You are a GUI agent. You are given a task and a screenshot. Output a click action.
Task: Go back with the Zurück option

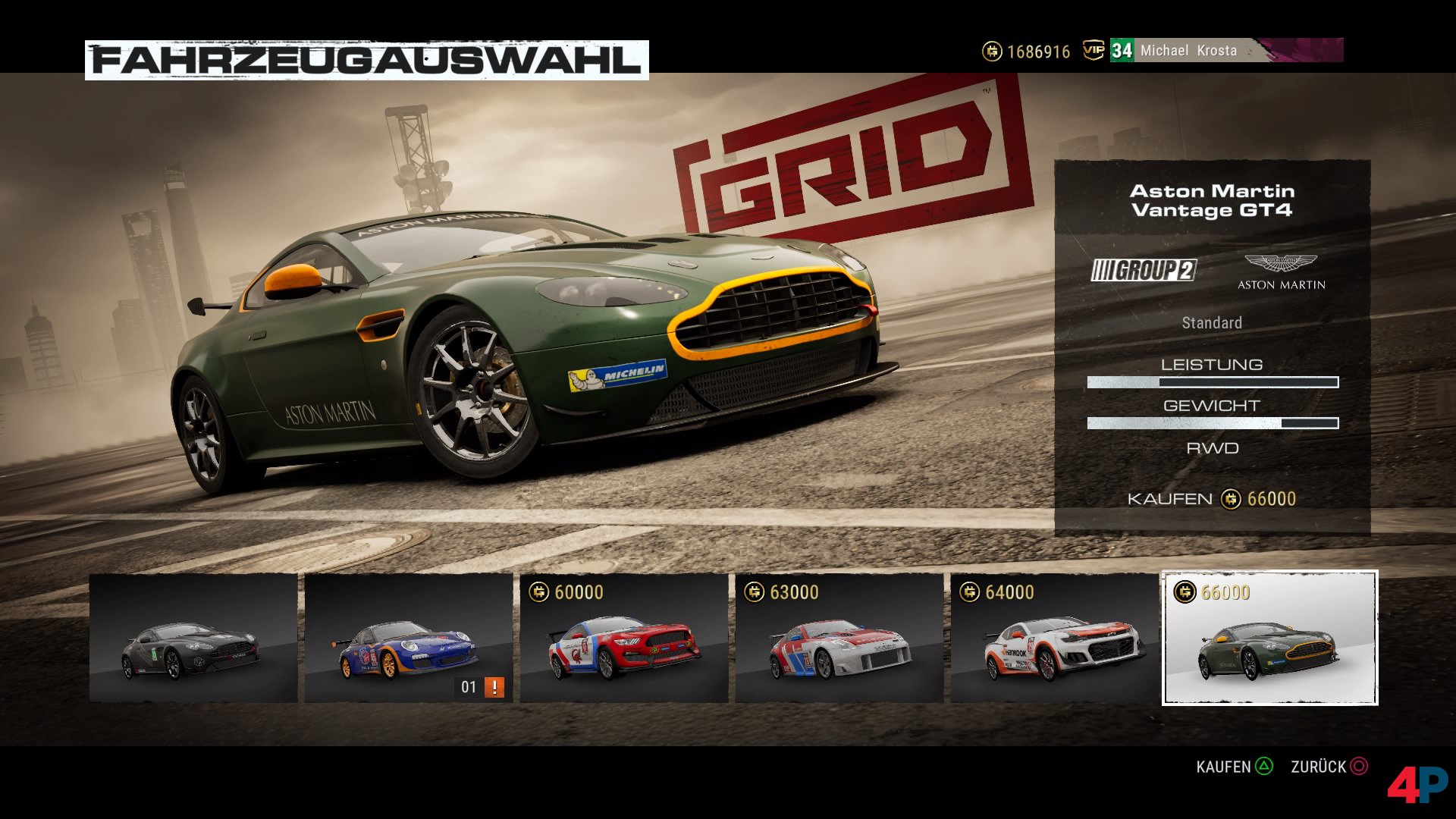(x=1329, y=767)
